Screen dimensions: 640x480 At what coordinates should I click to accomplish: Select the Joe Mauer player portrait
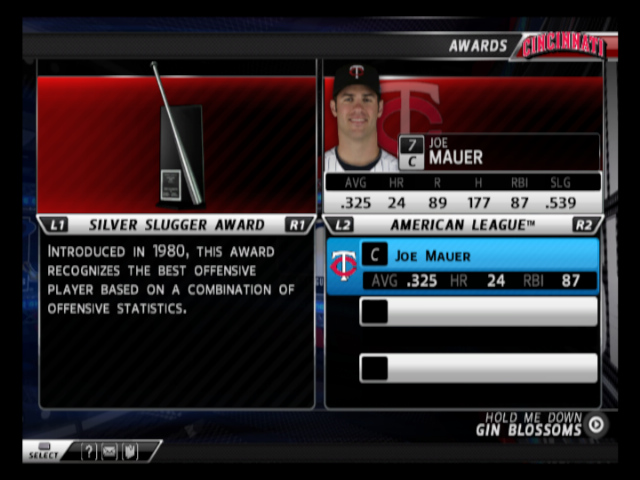click(x=358, y=115)
